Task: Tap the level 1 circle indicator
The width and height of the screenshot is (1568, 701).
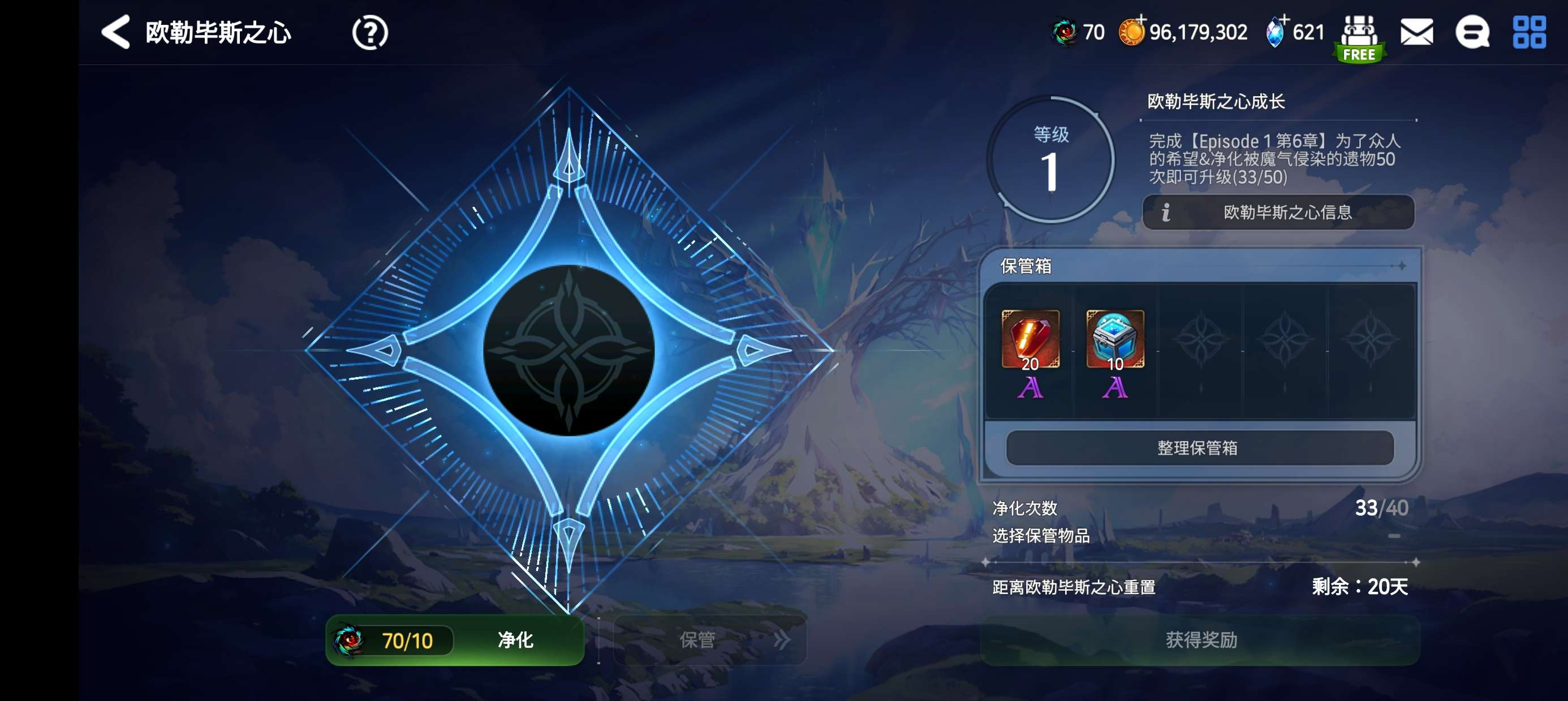Action: coord(1050,159)
